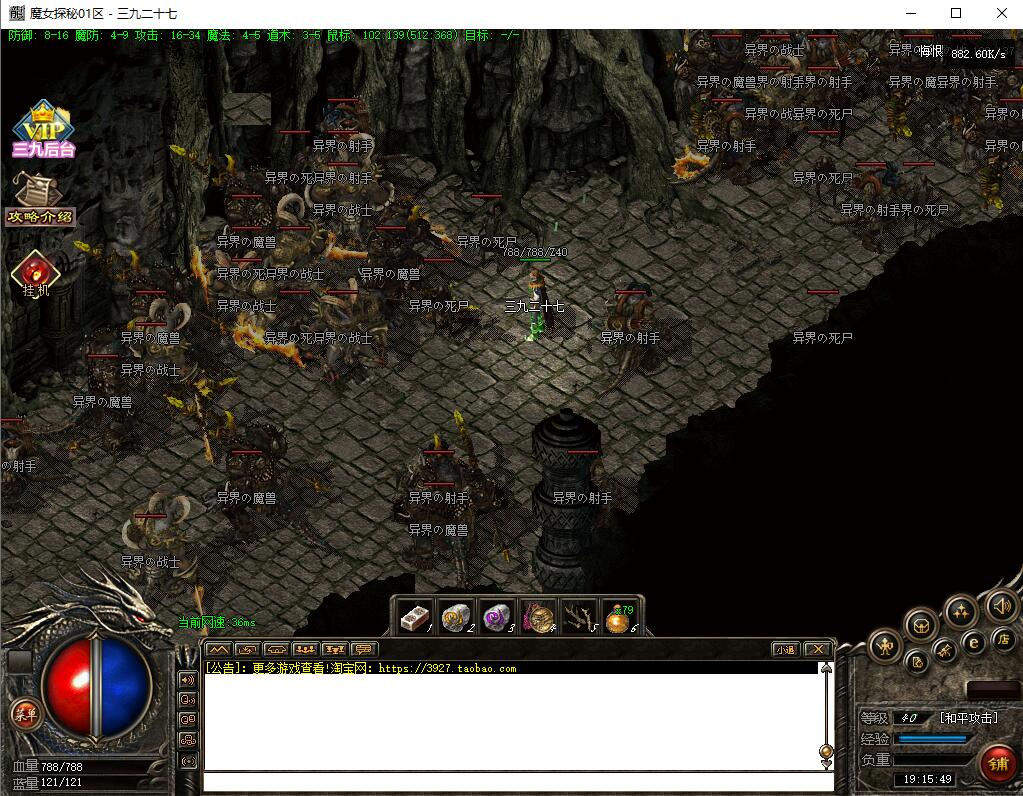Use the orange rune stone in slot 2
The width and height of the screenshot is (1023, 796).
coord(456,617)
